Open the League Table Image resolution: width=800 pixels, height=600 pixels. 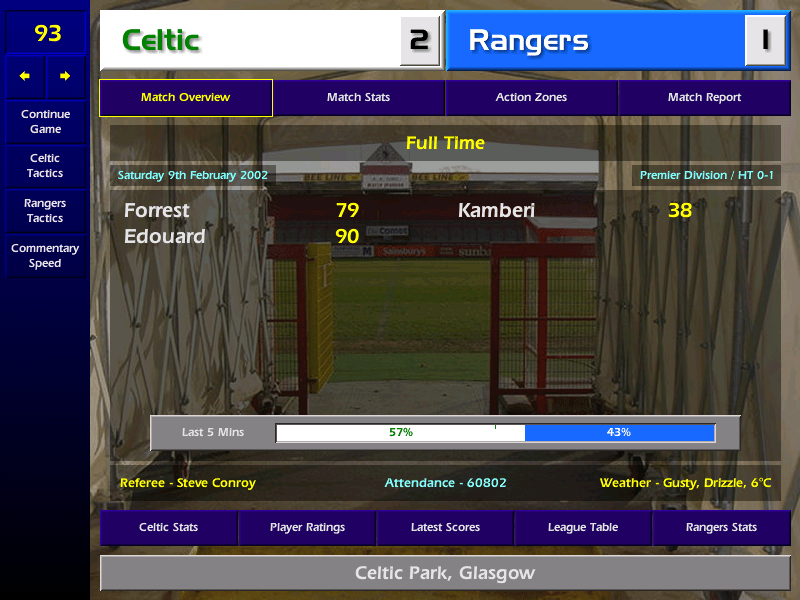(x=583, y=527)
